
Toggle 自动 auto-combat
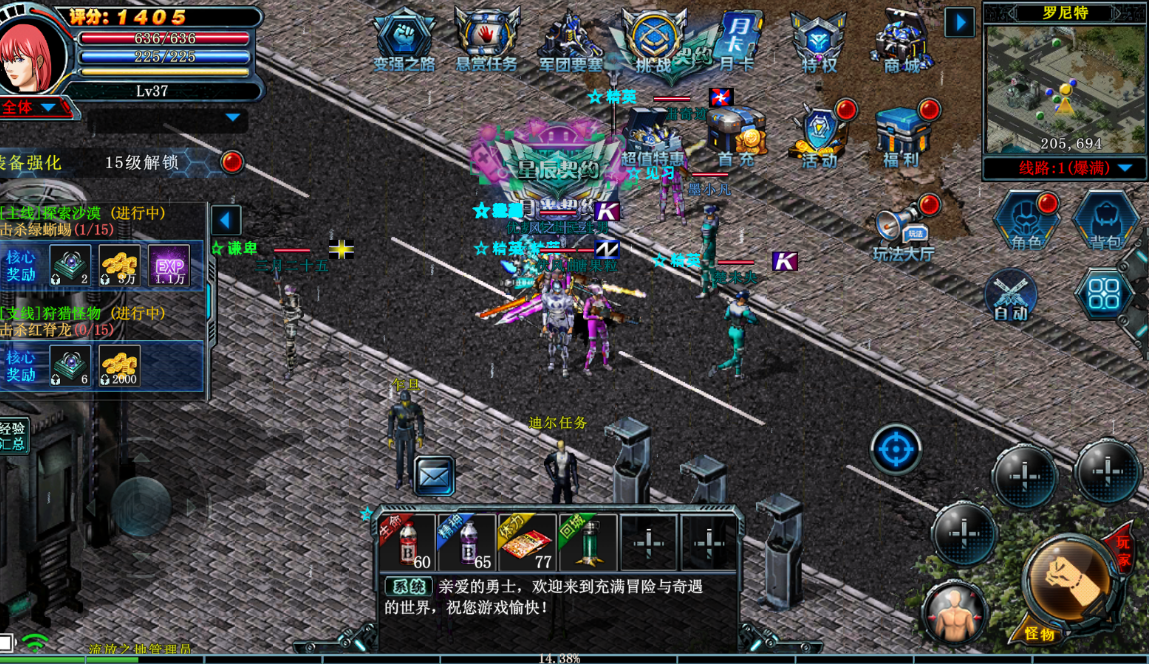click(1010, 296)
